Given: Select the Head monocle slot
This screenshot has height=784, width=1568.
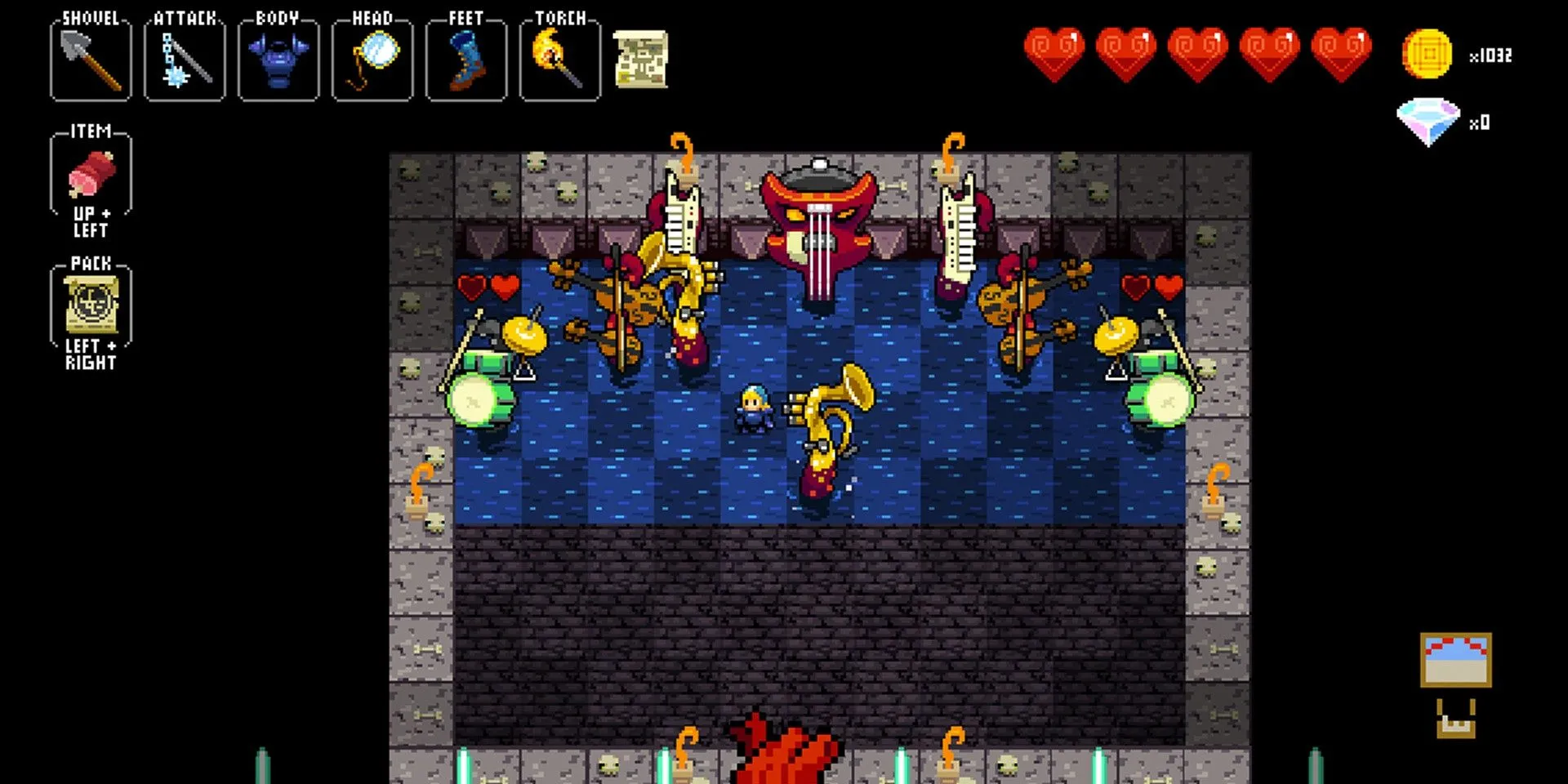Looking at the screenshot, I should point(372,60).
